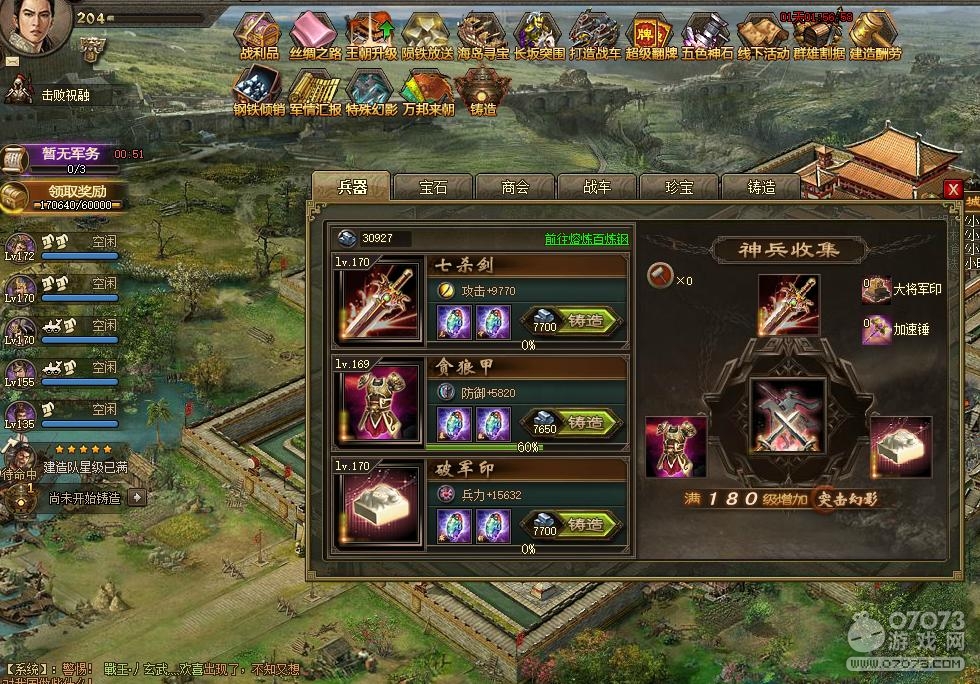Select the 七杀剑 icon in 神兵收集

click(x=788, y=305)
